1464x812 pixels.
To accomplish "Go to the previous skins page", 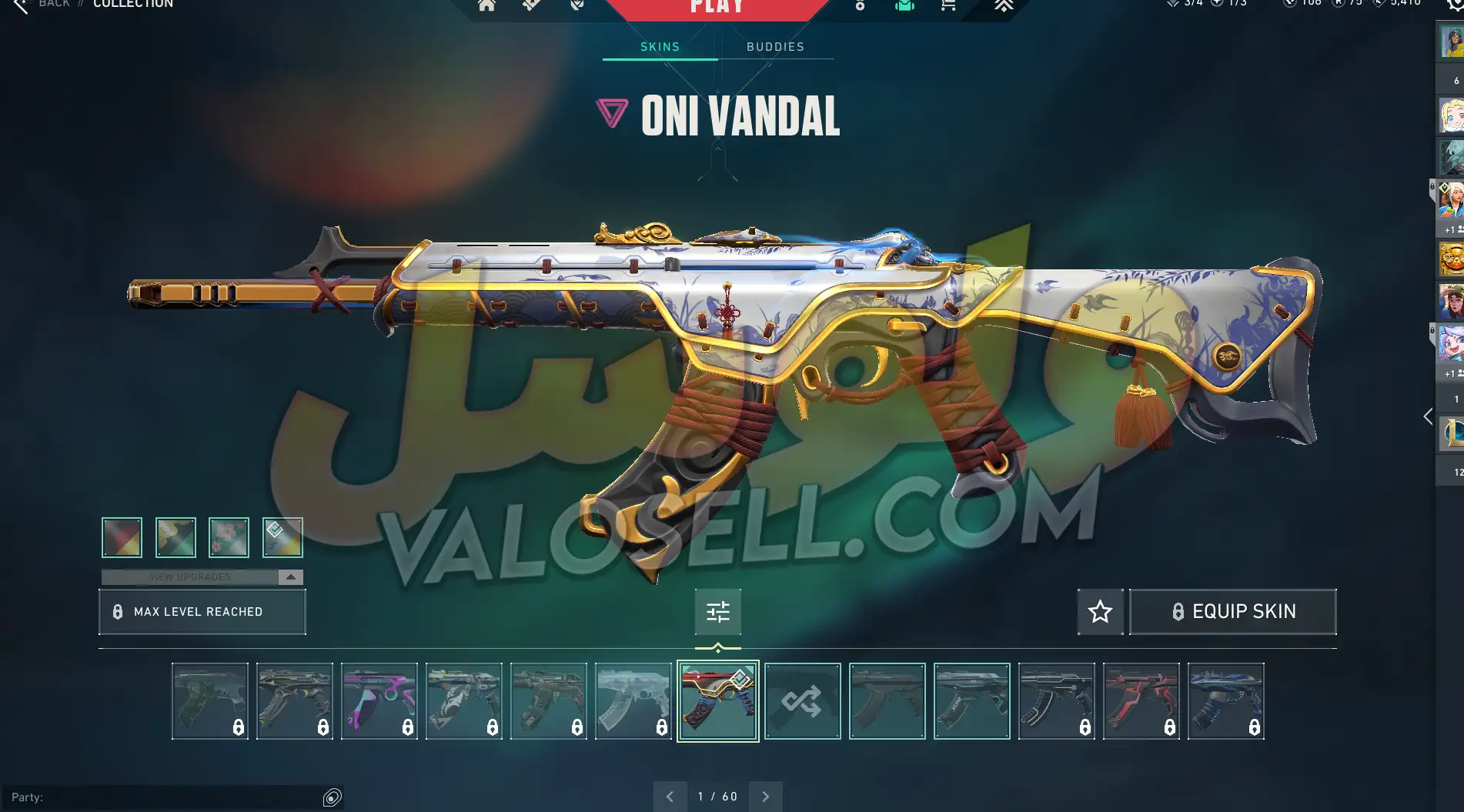I will 670,797.
